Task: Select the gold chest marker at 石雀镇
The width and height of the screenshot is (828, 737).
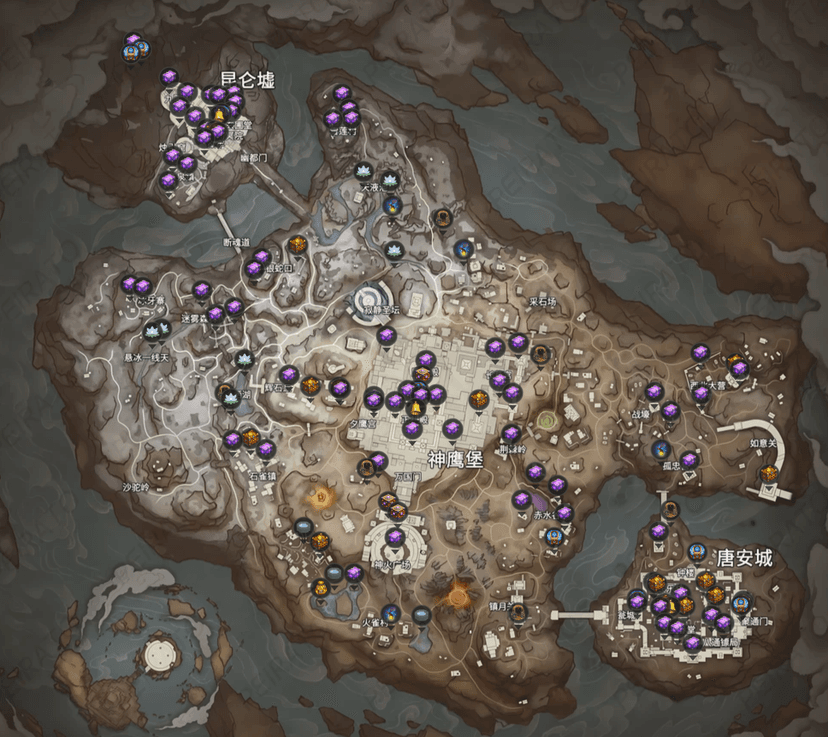Action: [x=250, y=438]
